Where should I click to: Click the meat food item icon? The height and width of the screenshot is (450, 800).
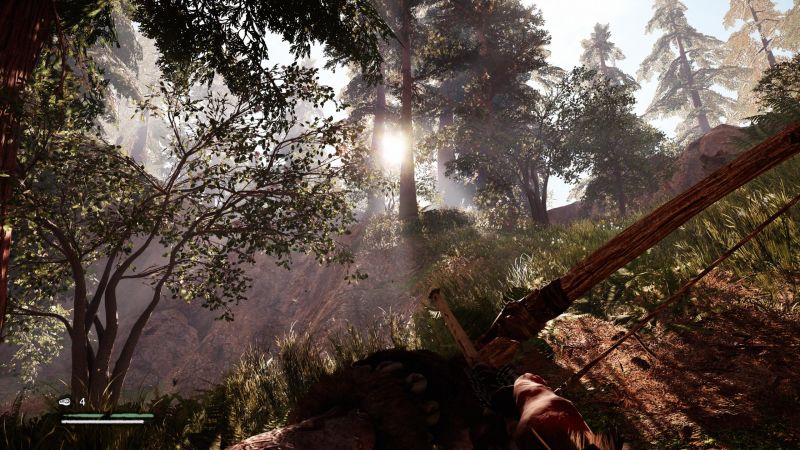click(x=65, y=401)
